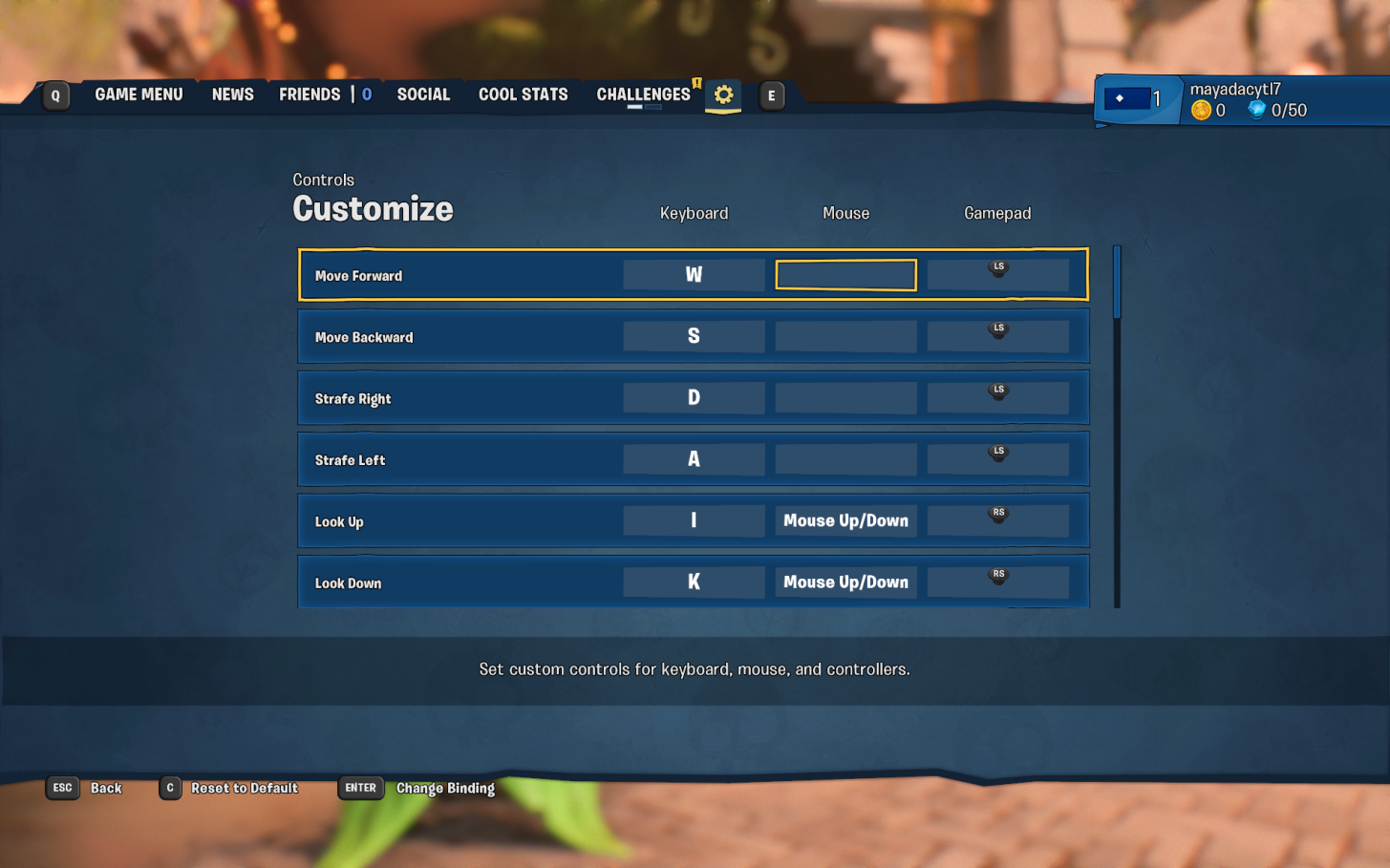This screenshot has height=868, width=1390.
Task: Click Reset to Default
Action: coord(244,788)
